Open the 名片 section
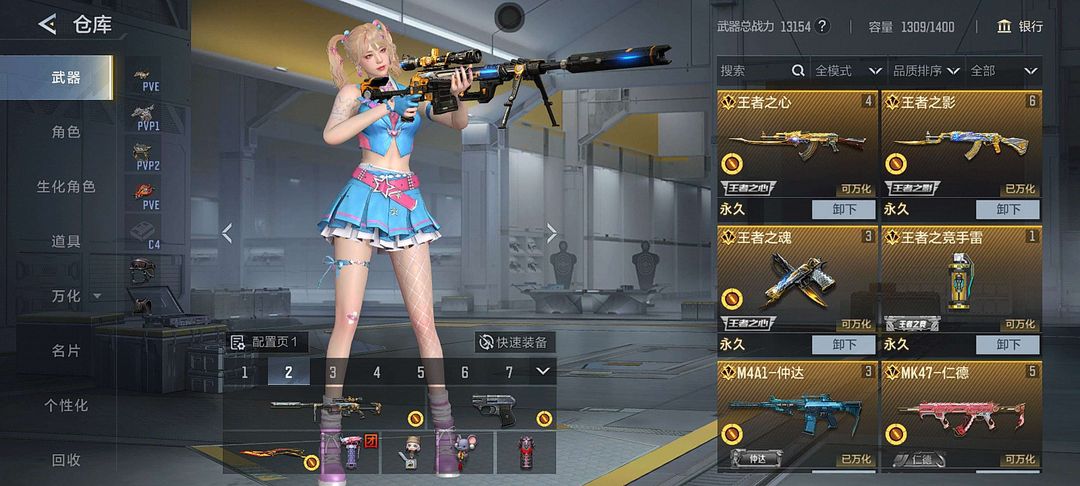The width and height of the screenshot is (1080, 486). (66, 351)
